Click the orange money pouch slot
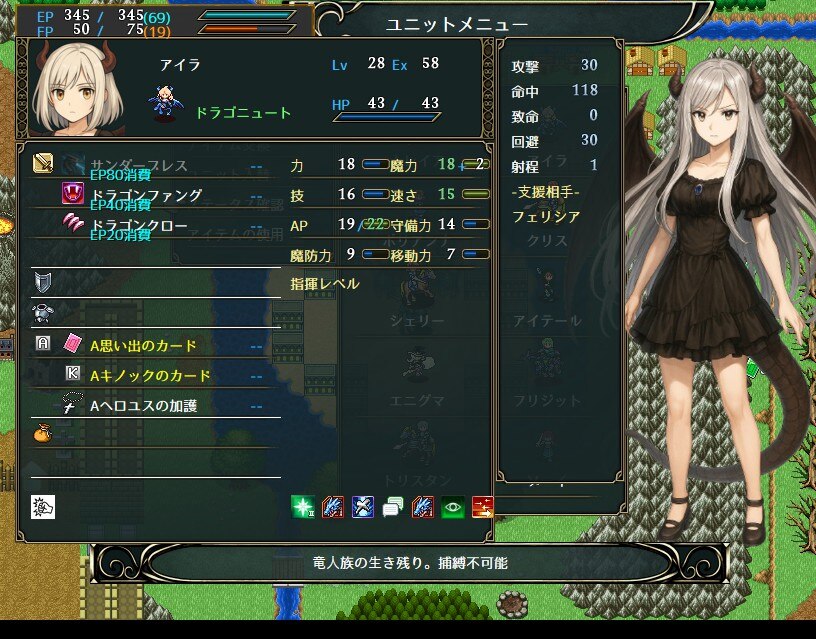The height and width of the screenshot is (639, 816). pos(43,434)
